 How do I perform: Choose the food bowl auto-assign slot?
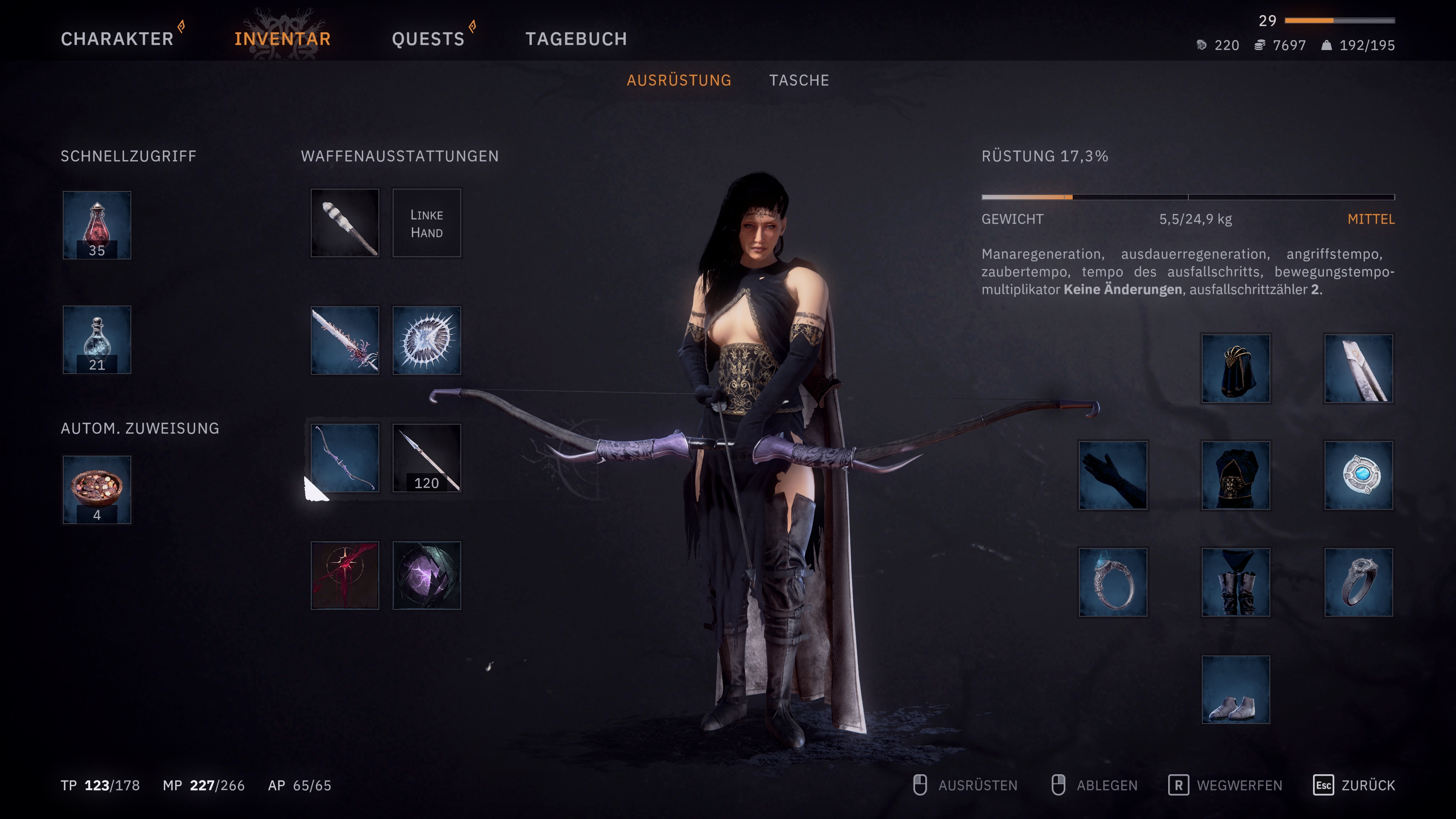tap(97, 490)
